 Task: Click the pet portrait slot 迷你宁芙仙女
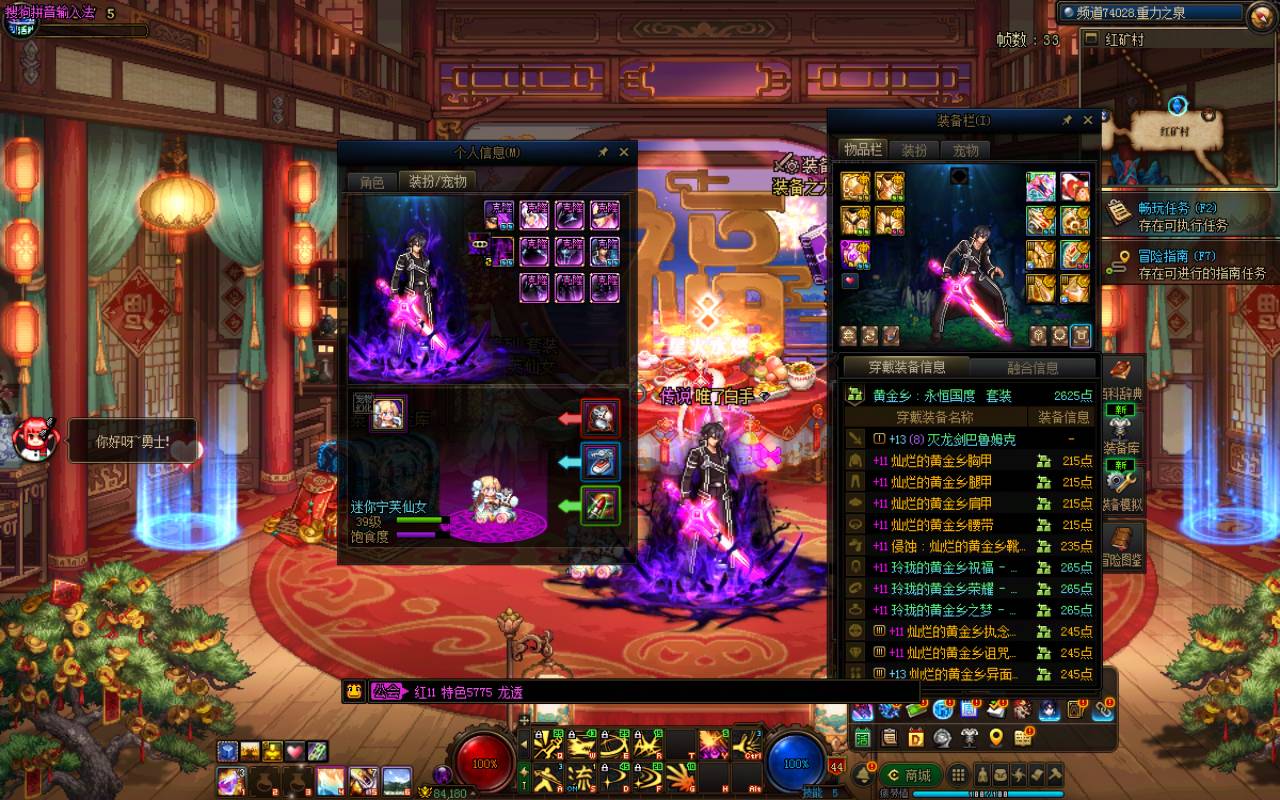[x=389, y=413]
